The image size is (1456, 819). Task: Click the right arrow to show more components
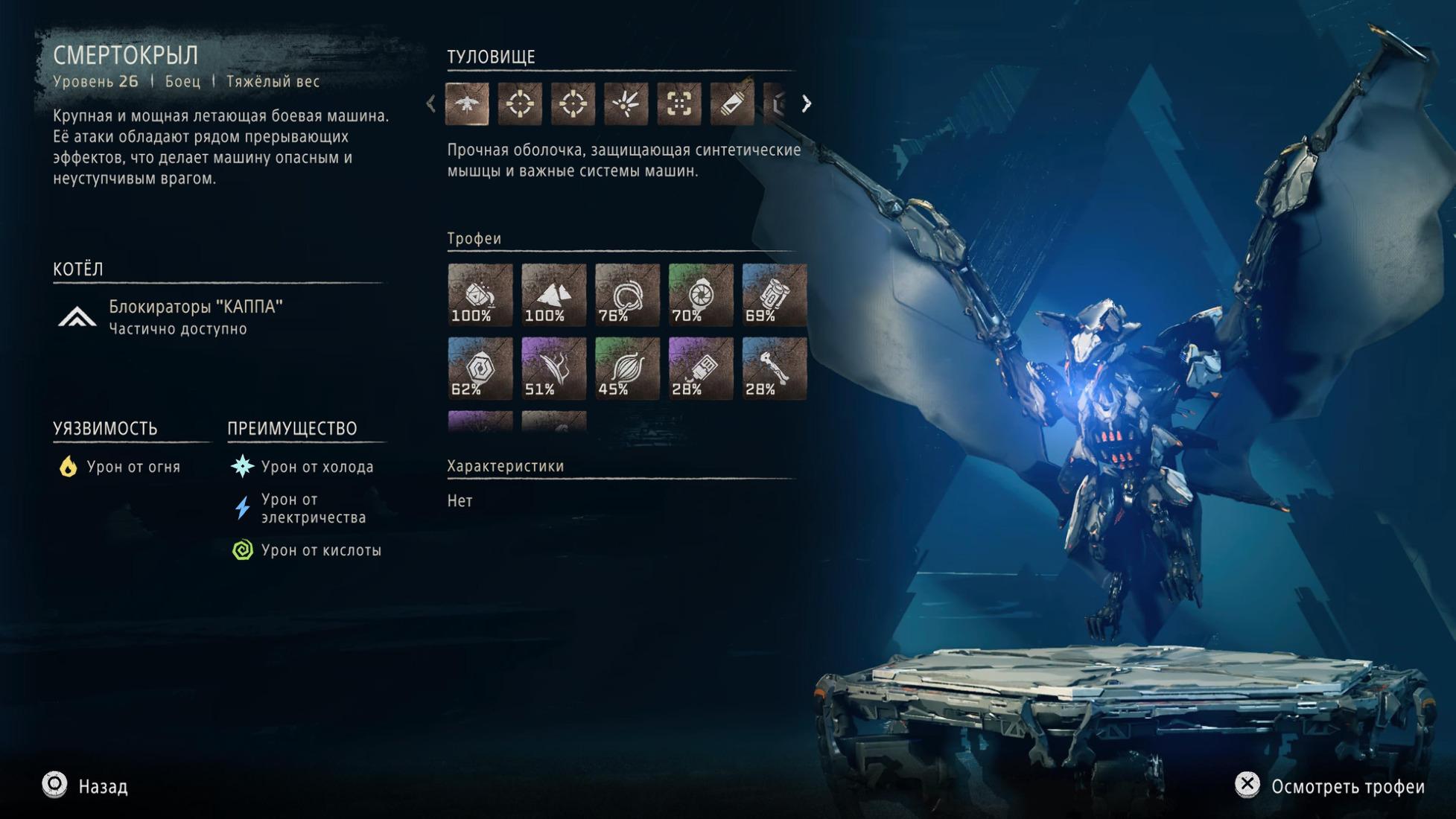(x=806, y=103)
